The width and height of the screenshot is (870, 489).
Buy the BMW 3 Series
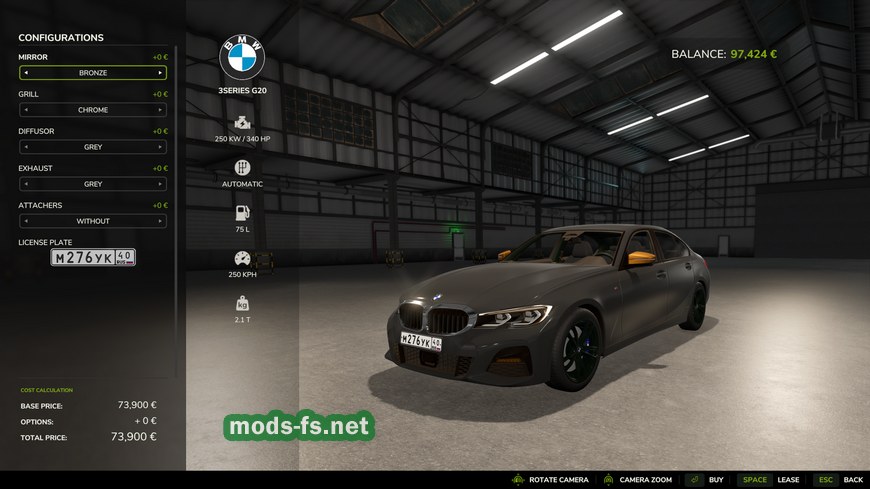click(x=706, y=480)
